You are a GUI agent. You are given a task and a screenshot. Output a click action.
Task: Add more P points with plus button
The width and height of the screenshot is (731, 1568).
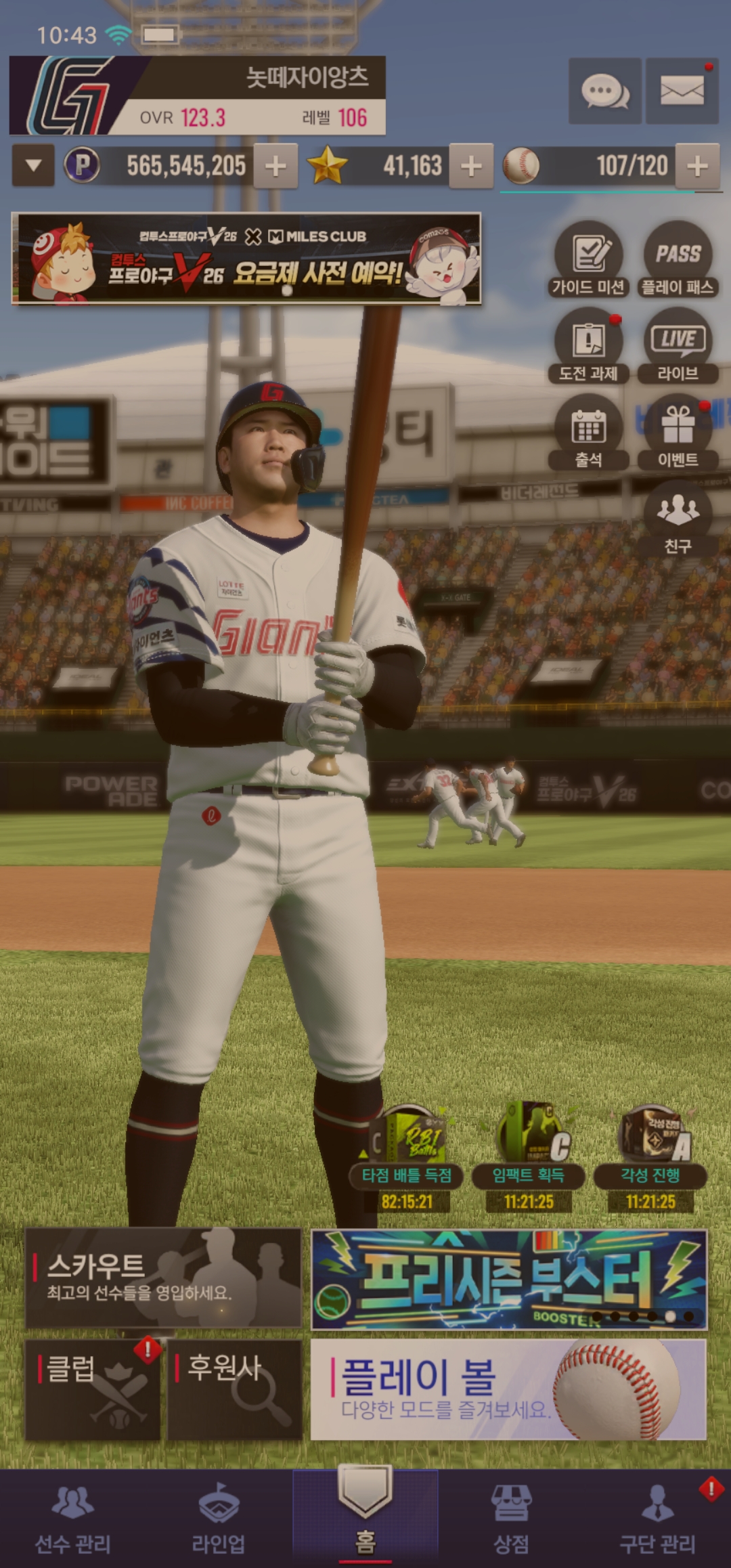tap(275, 165)
